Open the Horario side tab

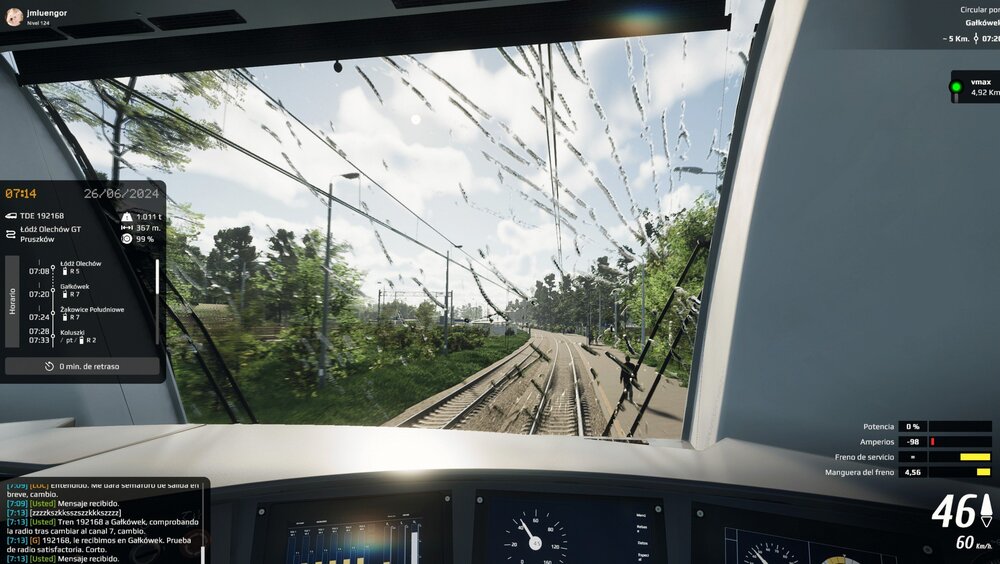[x=12, y=302]
